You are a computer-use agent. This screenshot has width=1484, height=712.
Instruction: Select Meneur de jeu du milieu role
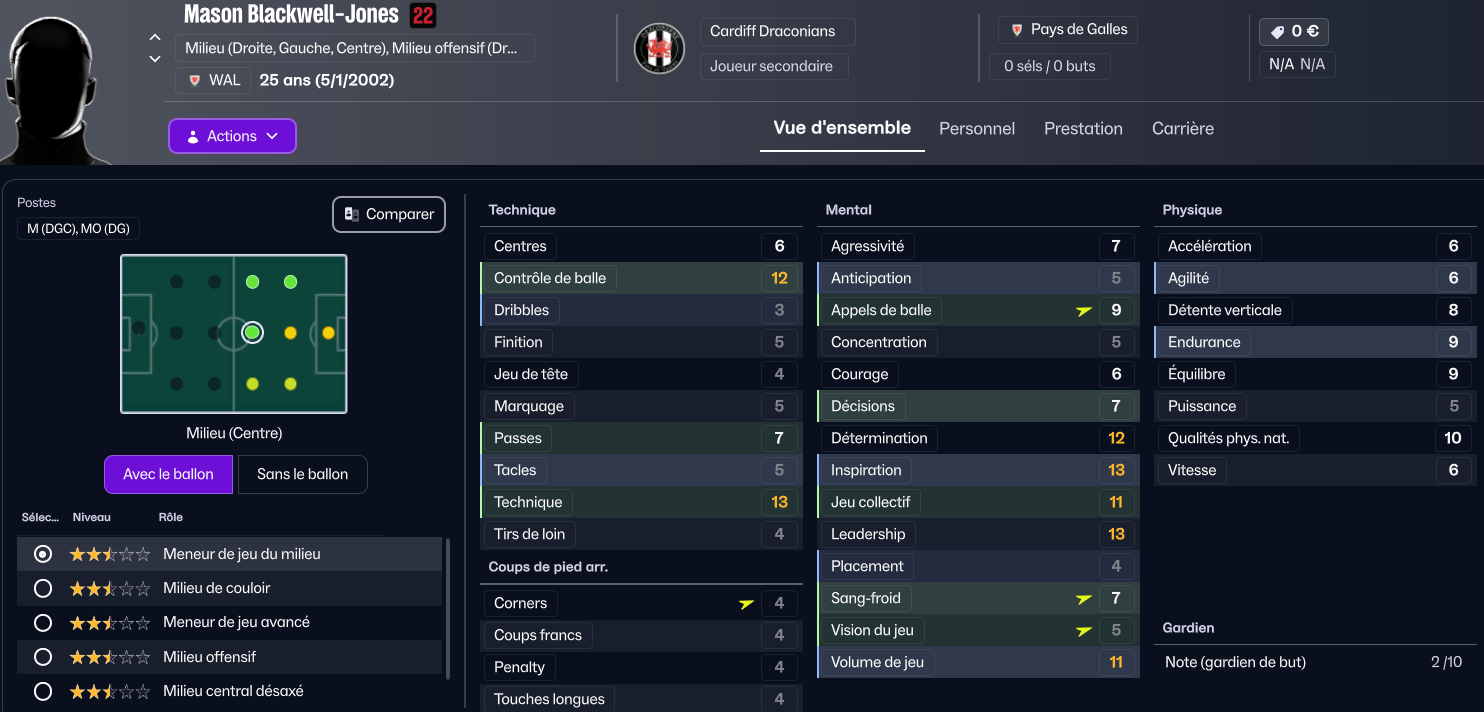(43, 554)
